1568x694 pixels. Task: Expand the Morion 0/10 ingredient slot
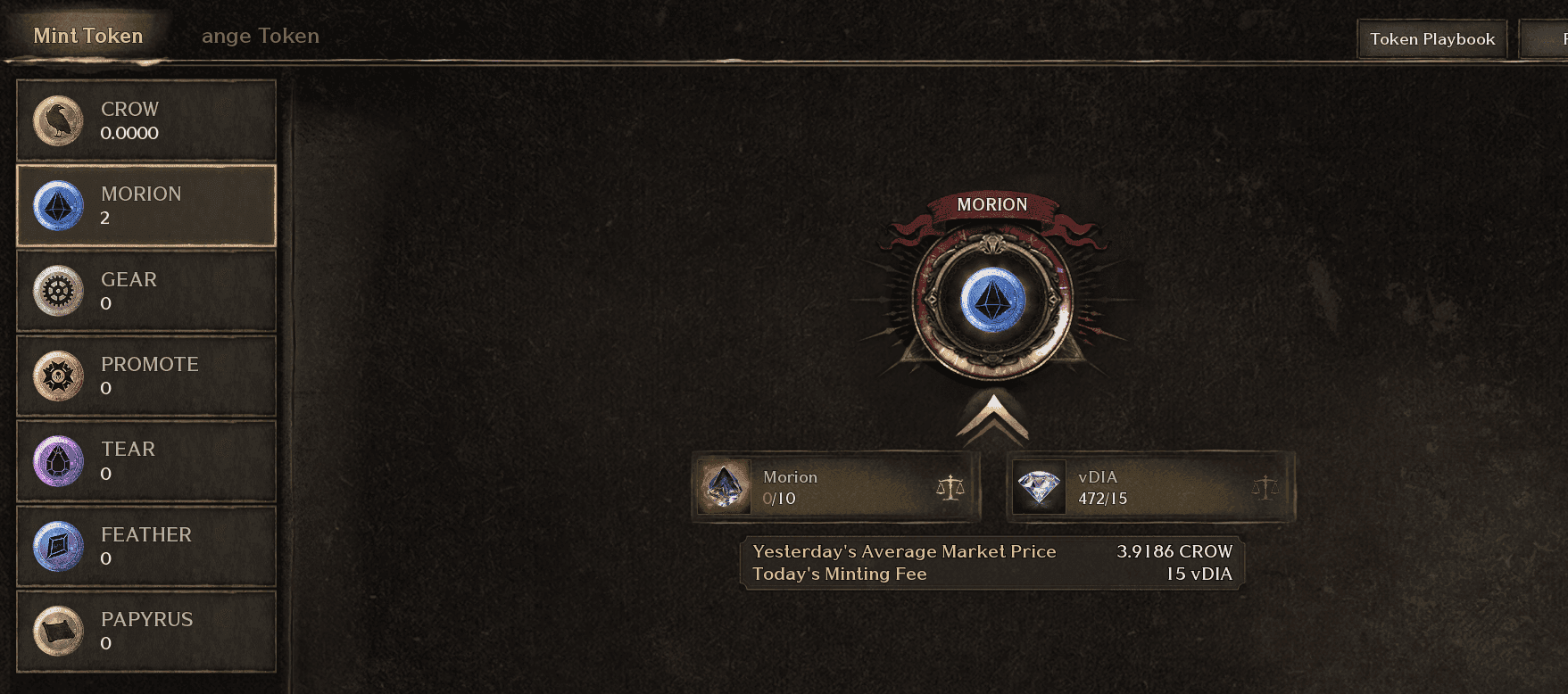[834, 487]
